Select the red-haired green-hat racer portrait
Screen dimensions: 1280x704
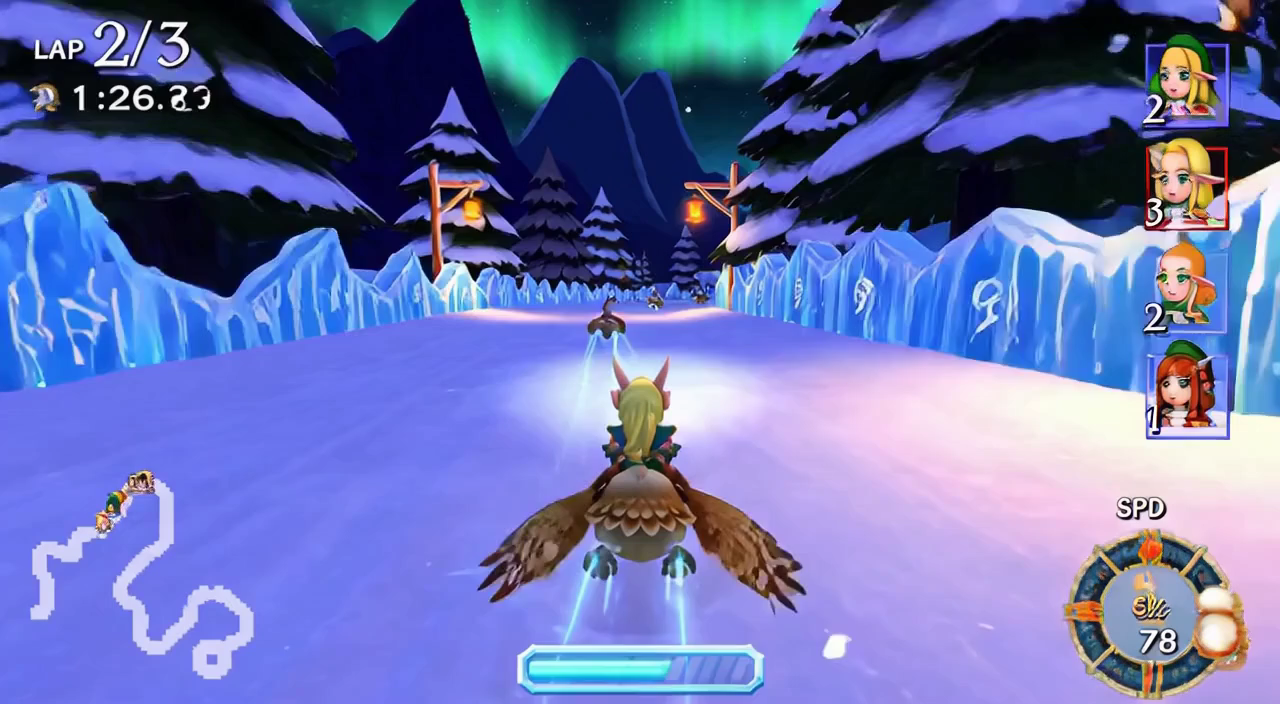pyautogui.click(x=1187, y=390)
